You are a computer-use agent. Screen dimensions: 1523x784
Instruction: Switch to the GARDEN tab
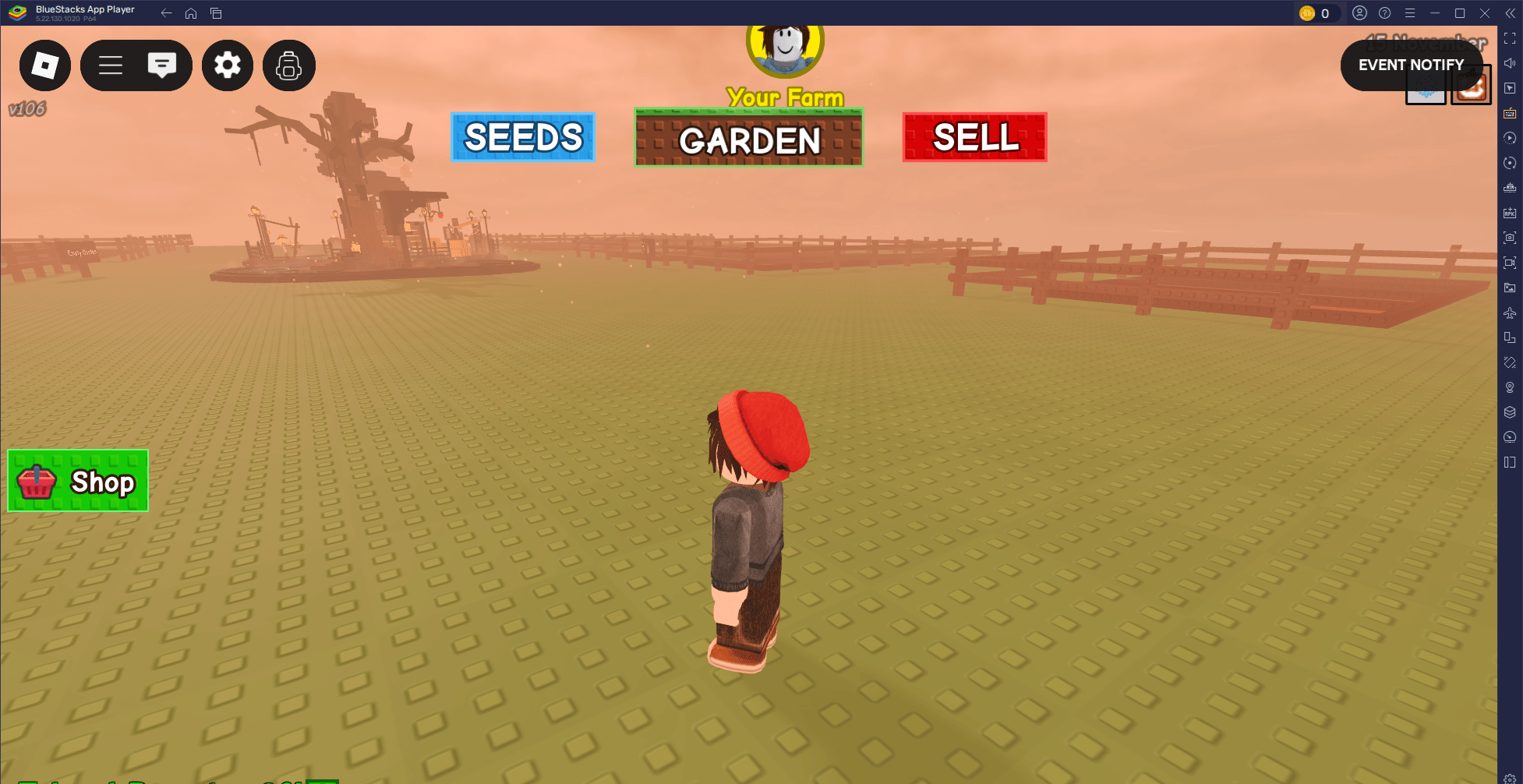pos(749,139)
